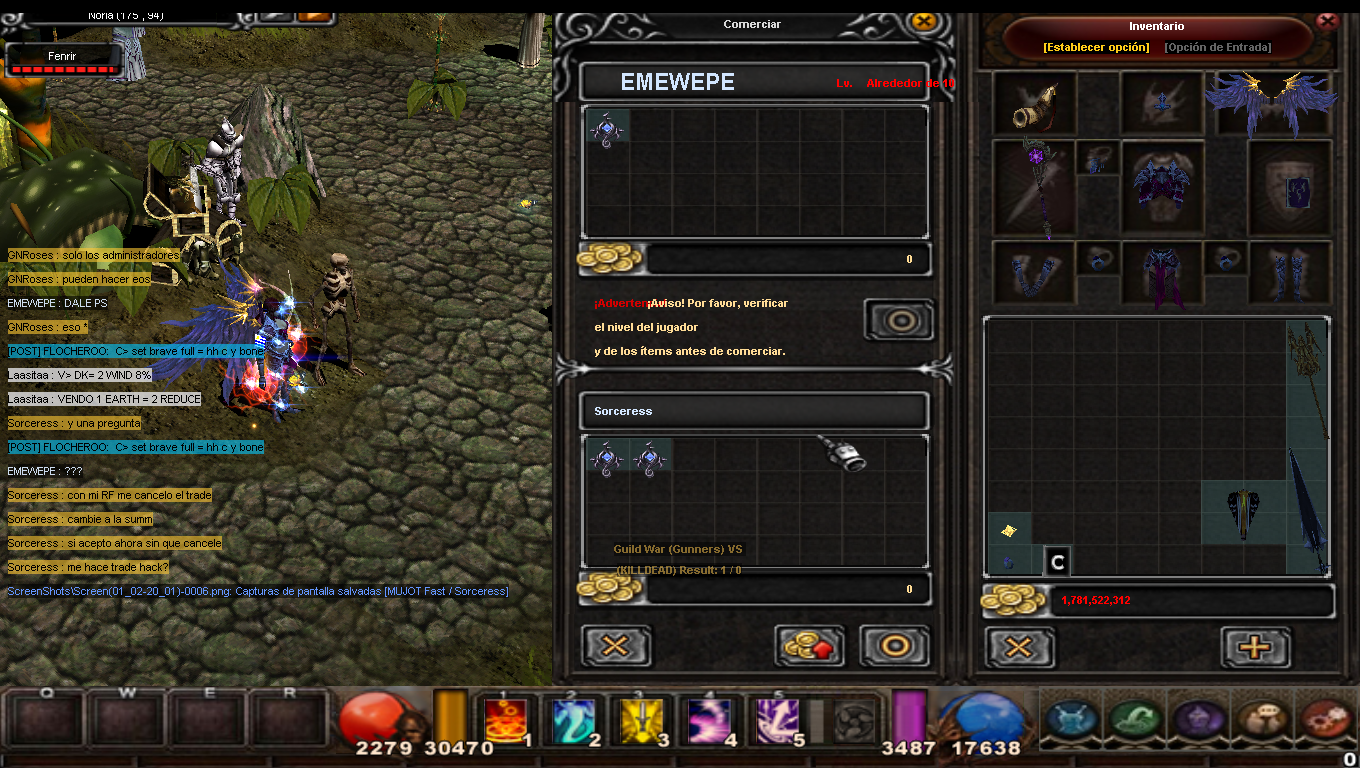Viewport: 1360px width, 768px height.
Task: Select EMEWEPE's offered jewel item
Action: [606, 130]
